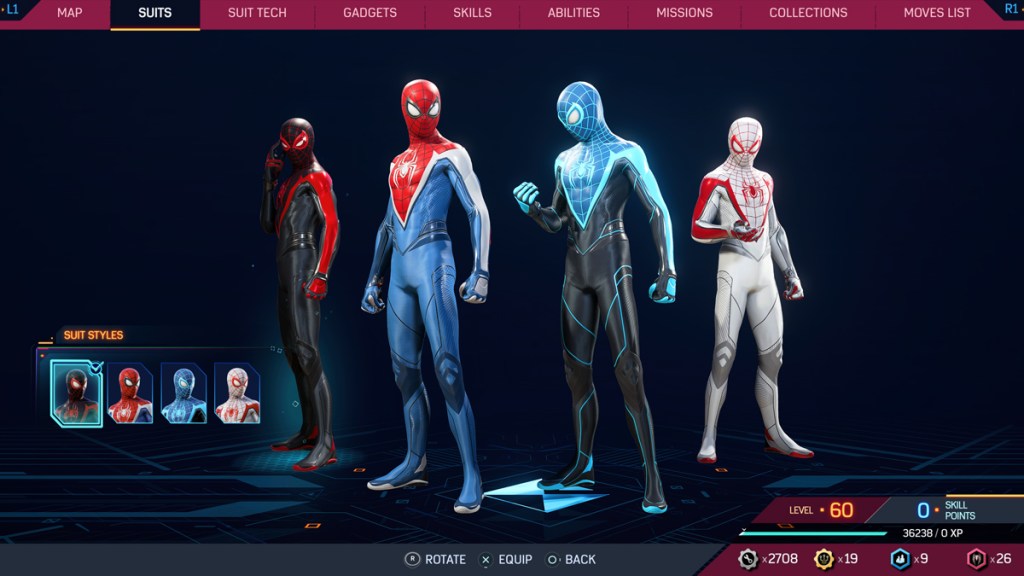Go to the Gadgets tab
Viewport: 1024px width, 576px height.
(x=370, y=13)
